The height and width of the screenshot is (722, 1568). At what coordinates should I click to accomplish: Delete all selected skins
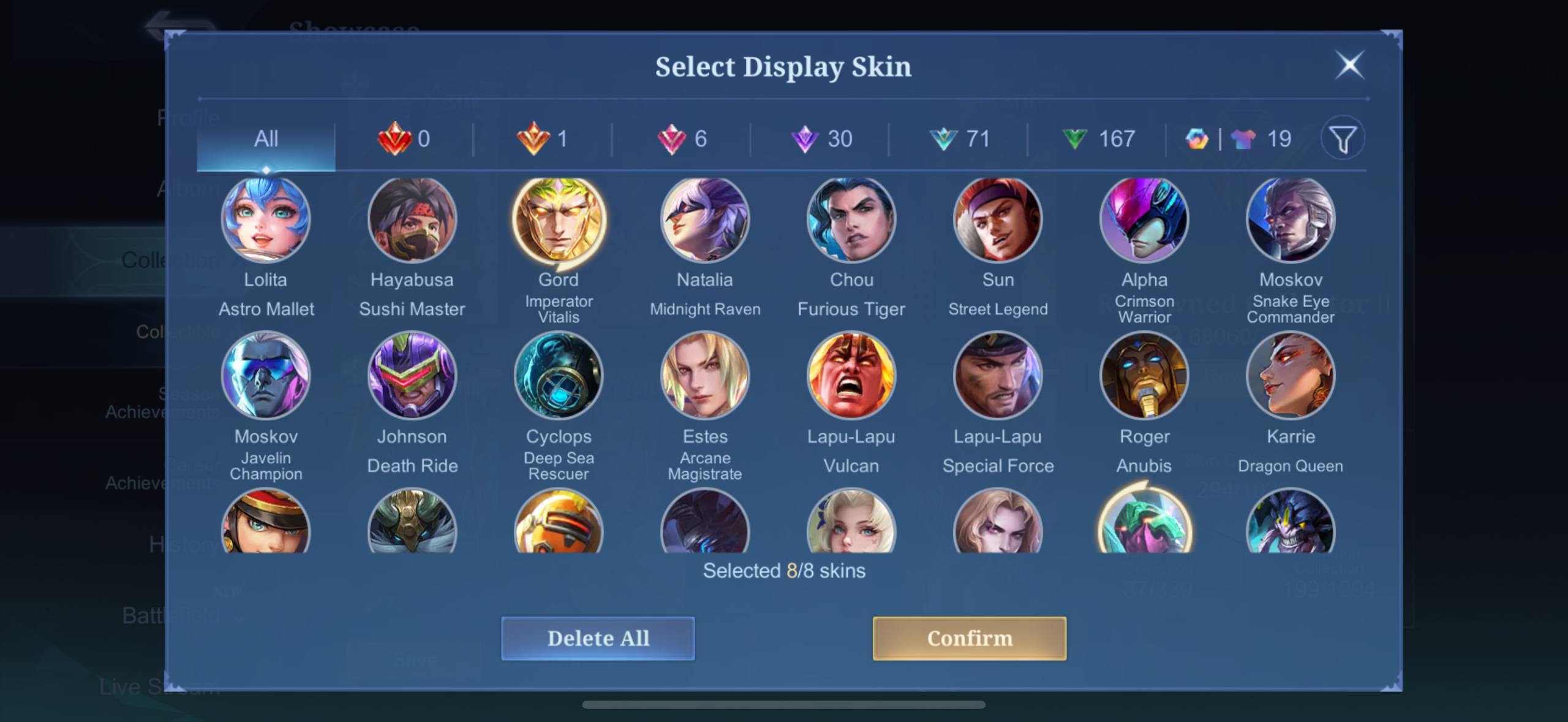pyautogui.click(x=598, y=638)
